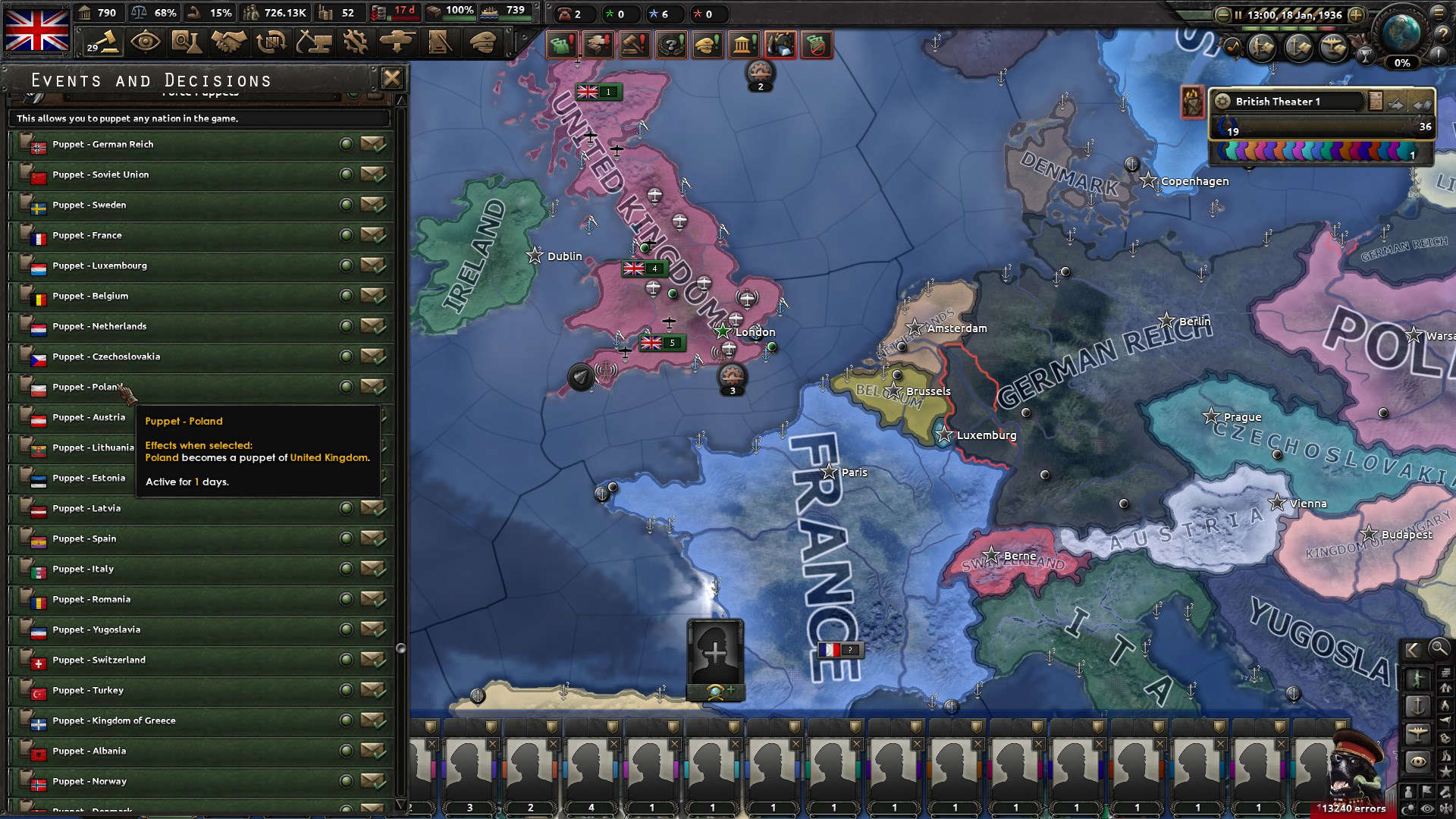Select the Trade handshake toolbar icon

coord(228,42)
